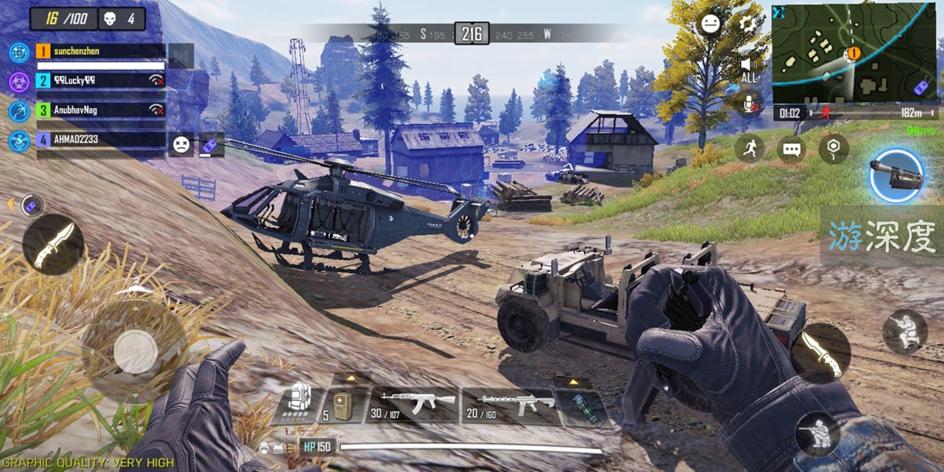Open the settings gear icon

pyautogui.click(x=747, y=23)
